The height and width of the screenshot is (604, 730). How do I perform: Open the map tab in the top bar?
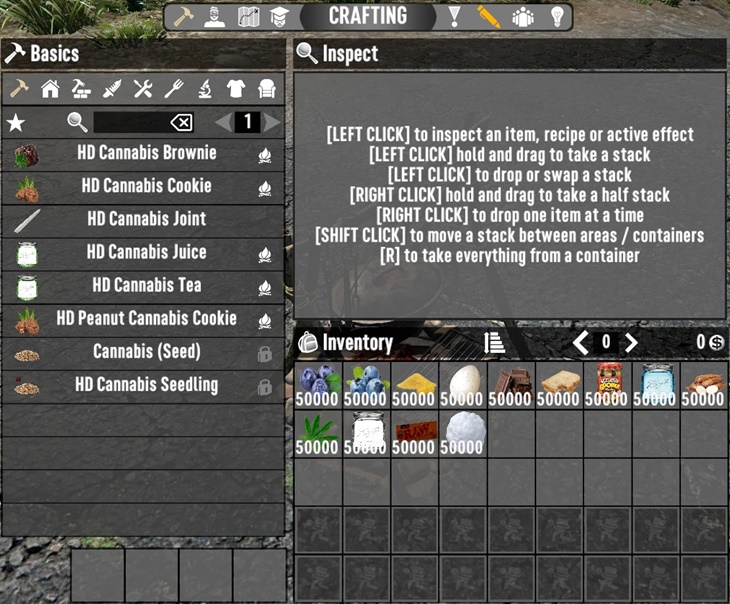[x=249, y=17]
